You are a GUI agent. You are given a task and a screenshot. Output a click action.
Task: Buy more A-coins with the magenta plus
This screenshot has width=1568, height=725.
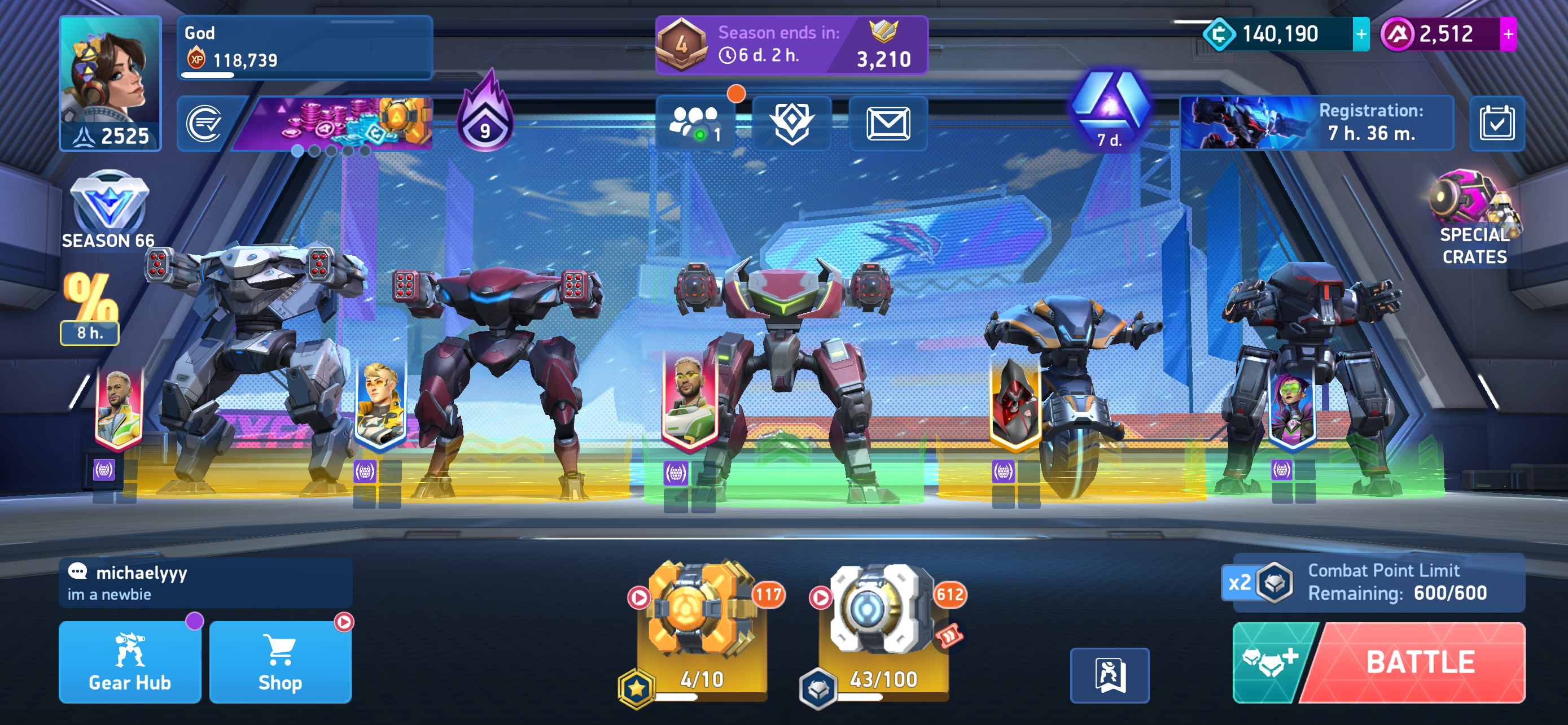pyautogui.click(x=1507, y=34)
